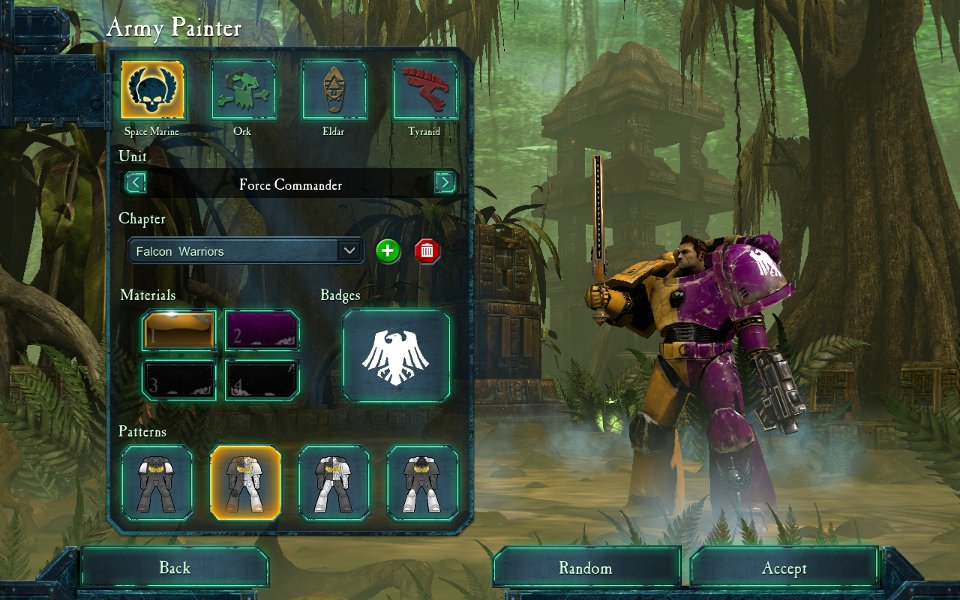
Task: Open the white eagle badge selector
Action: (x=396, y=356)
